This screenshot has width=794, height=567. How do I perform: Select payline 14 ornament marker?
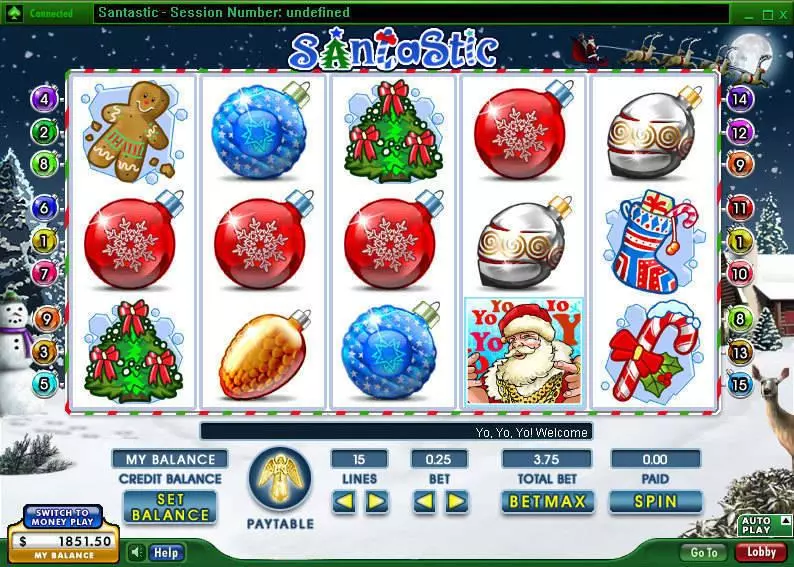click(740, 98)
